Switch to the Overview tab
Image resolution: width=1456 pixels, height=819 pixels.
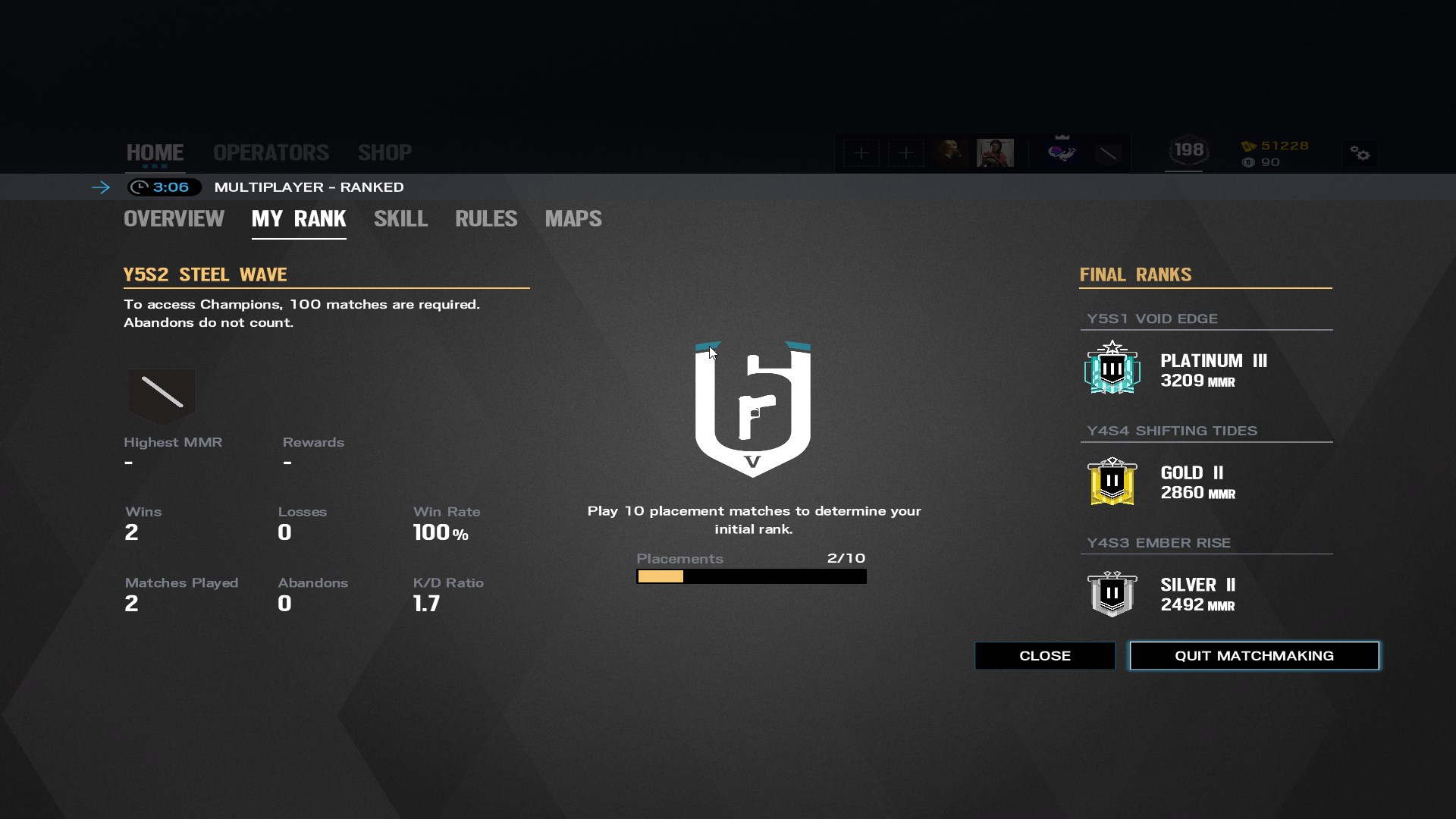coord(174,219)
